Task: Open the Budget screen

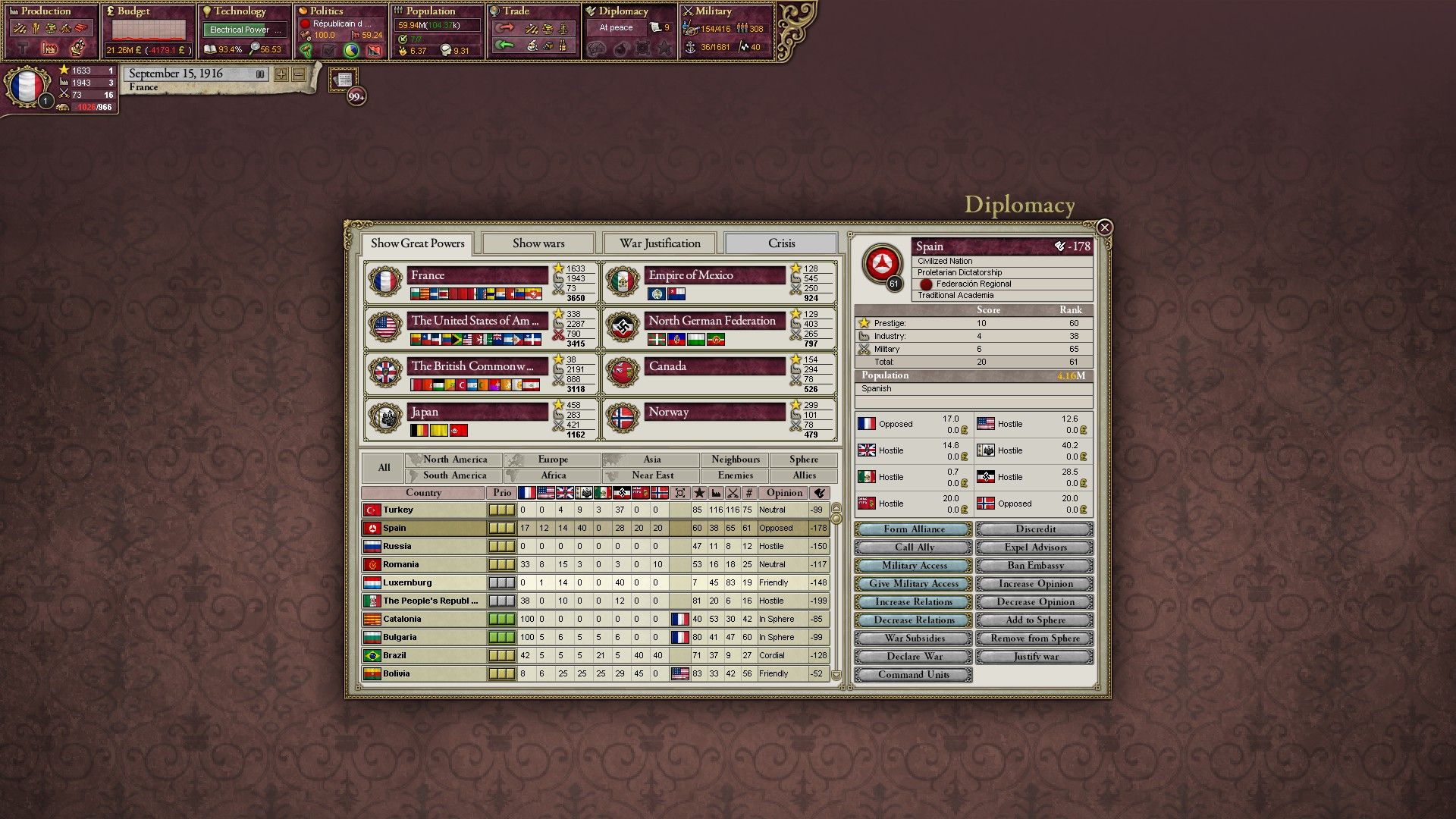Action: (x=136, y=11)
